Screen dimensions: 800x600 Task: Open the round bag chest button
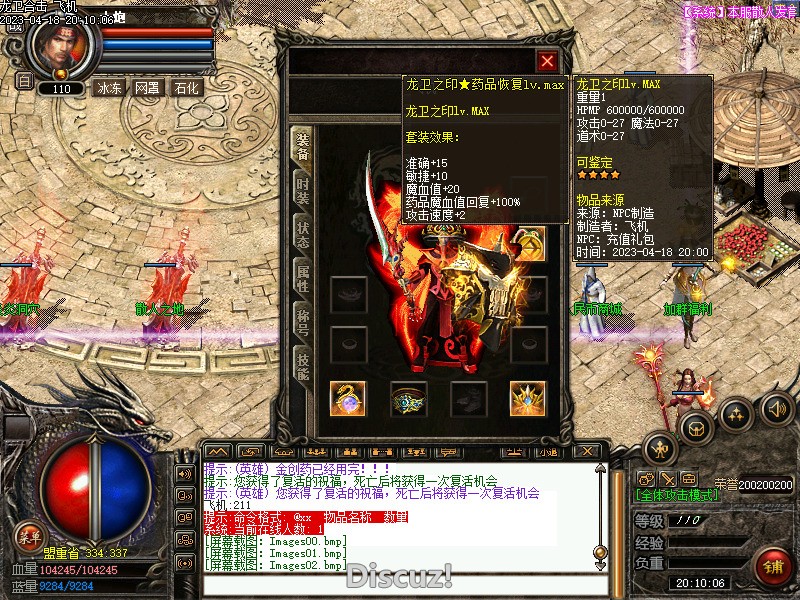pyautogui.click(x=697, y=428)
